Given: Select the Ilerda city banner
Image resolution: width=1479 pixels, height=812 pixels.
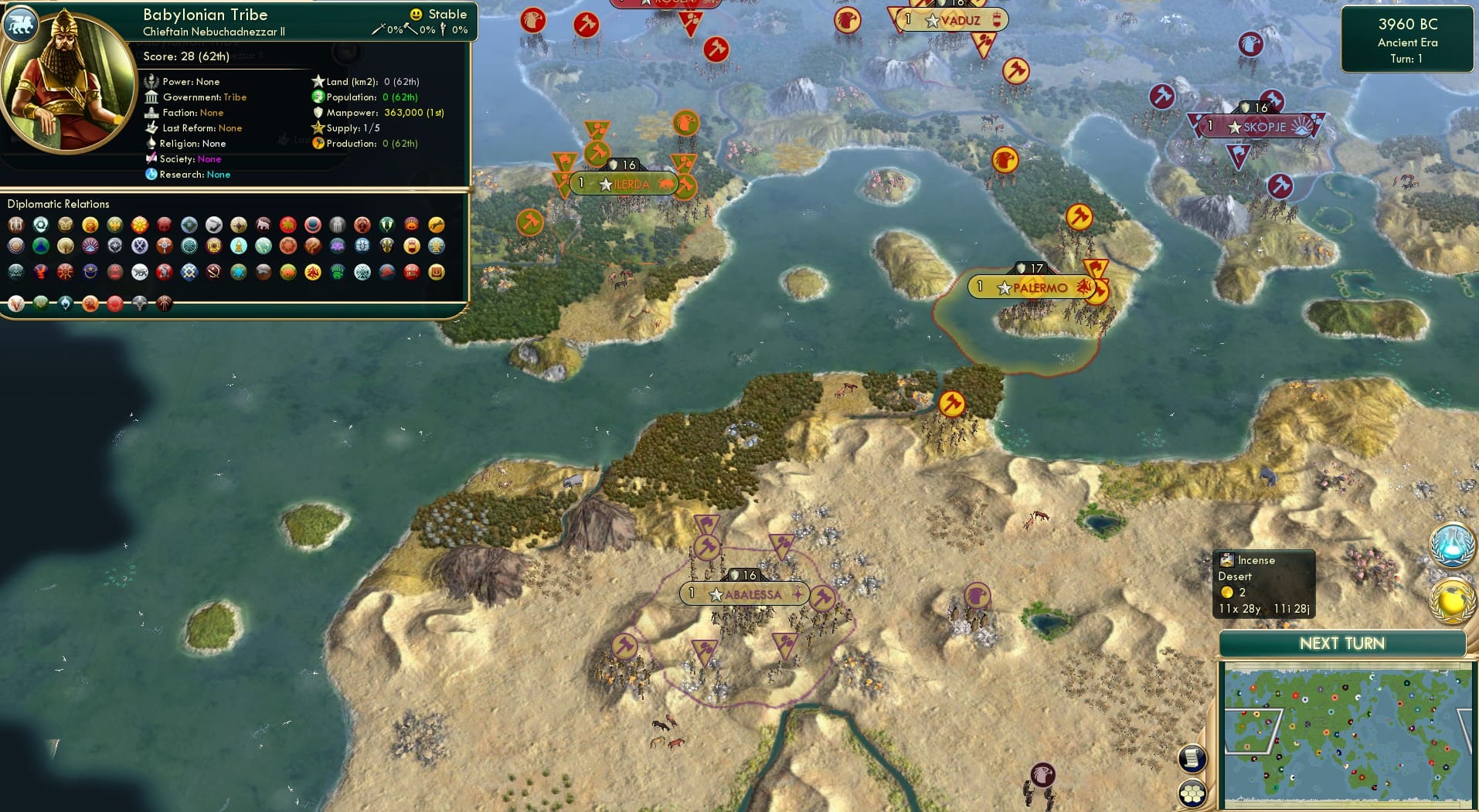Looking at the screenshot, I should point(623,183).
